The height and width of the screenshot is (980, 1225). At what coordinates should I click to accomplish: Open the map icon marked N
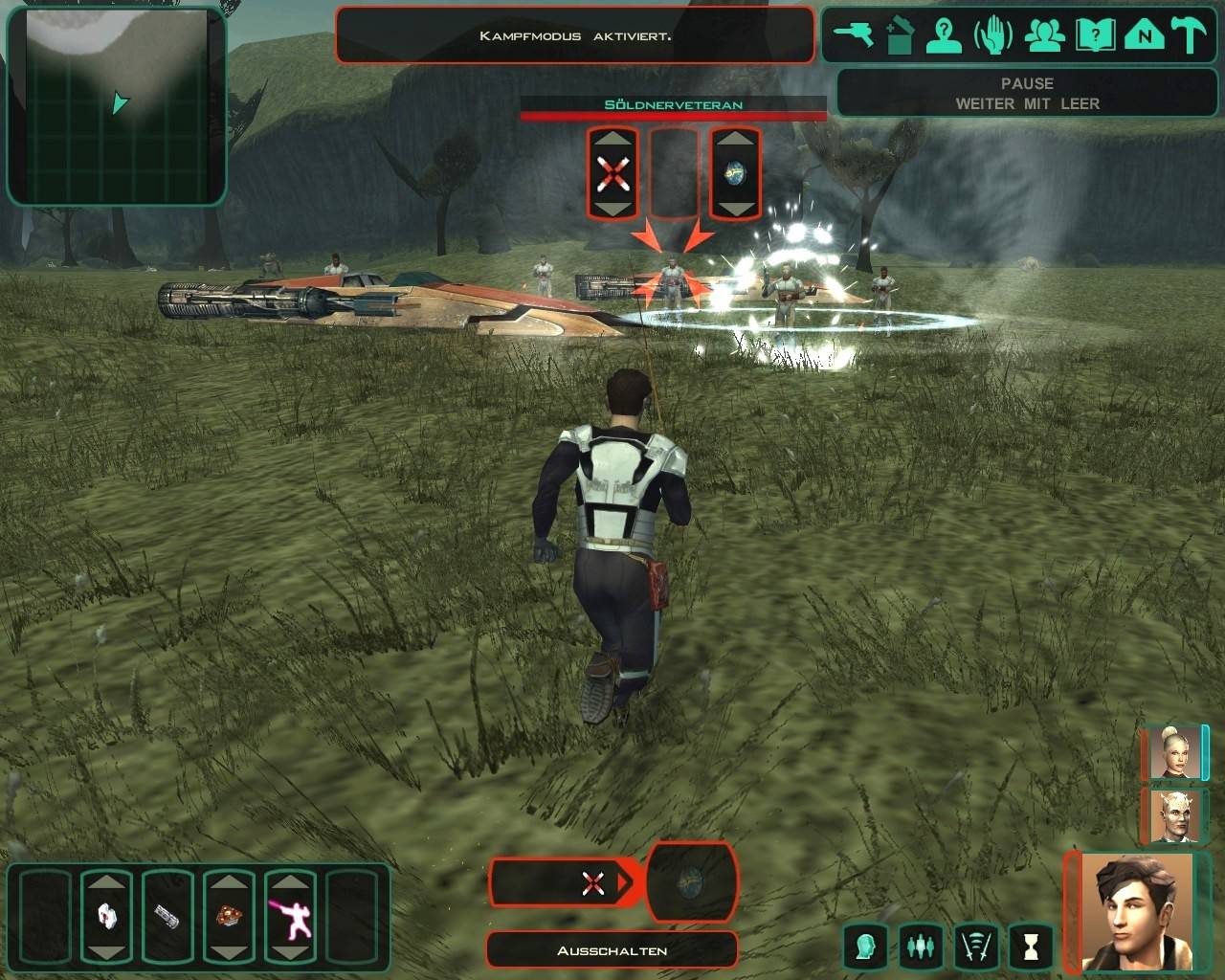click(x=1144, y=36)
